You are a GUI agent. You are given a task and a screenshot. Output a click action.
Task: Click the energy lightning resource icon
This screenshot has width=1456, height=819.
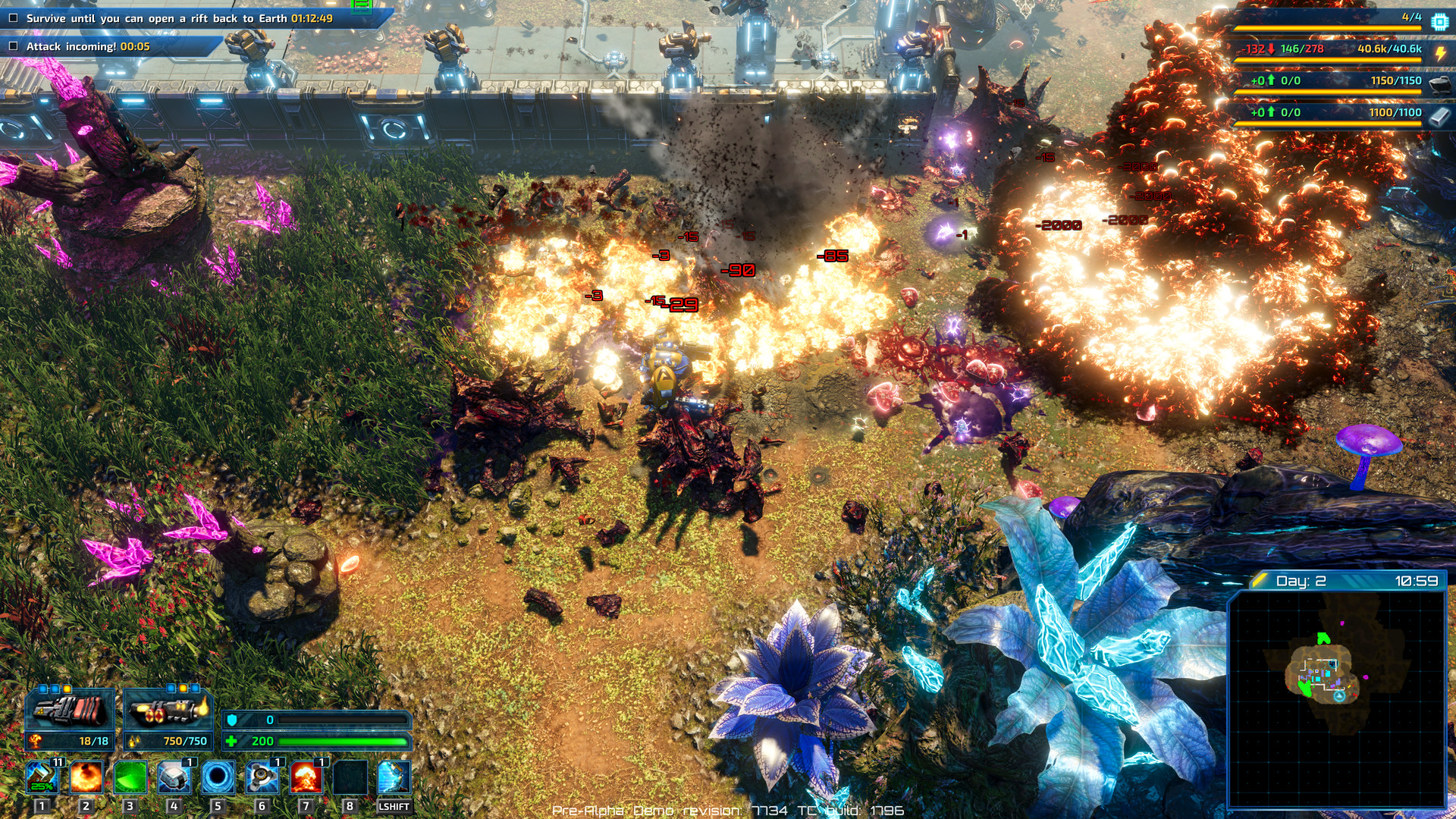1441,53
